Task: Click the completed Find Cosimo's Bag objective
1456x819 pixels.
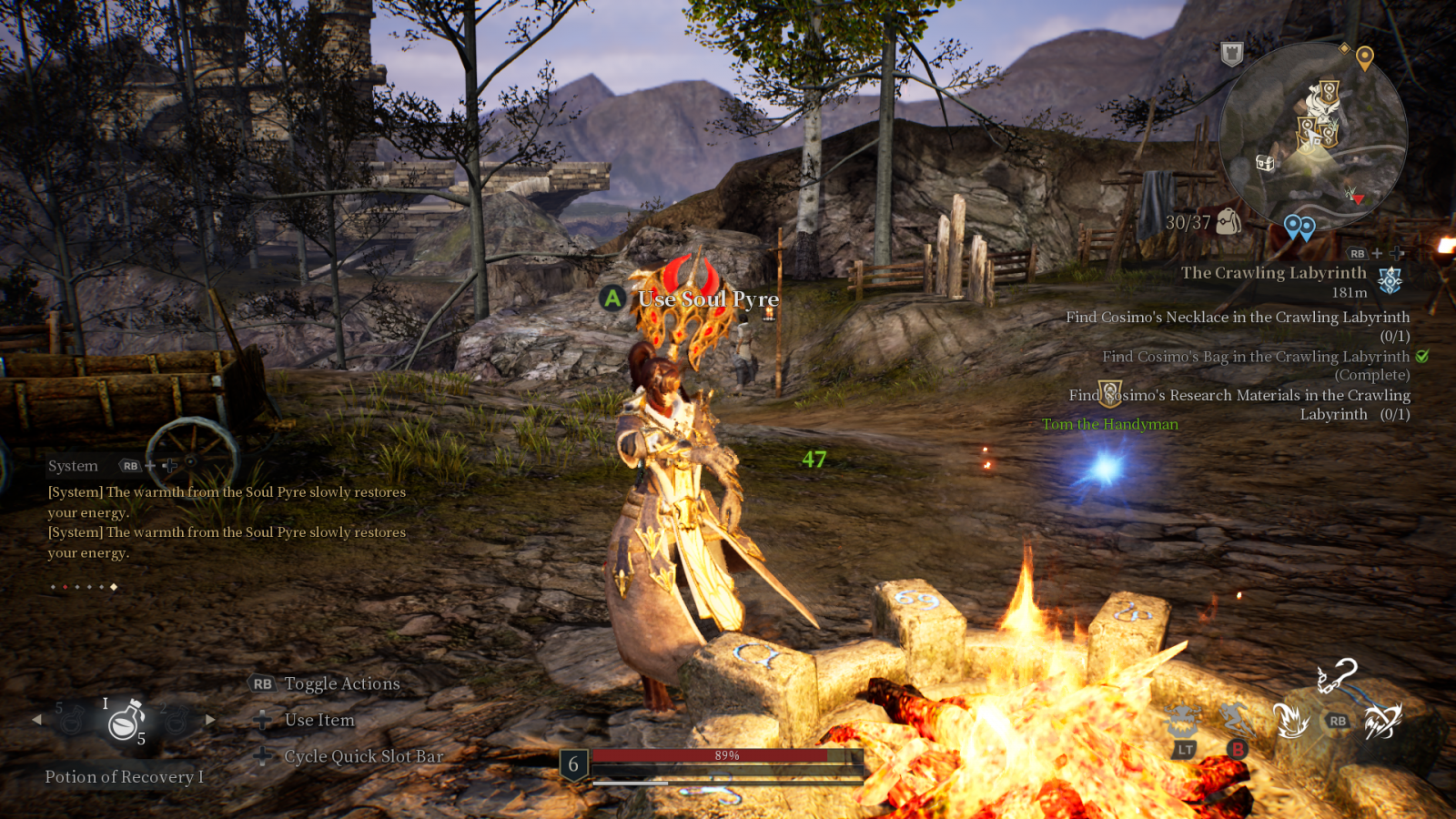Action: (x=1256, y=358)
